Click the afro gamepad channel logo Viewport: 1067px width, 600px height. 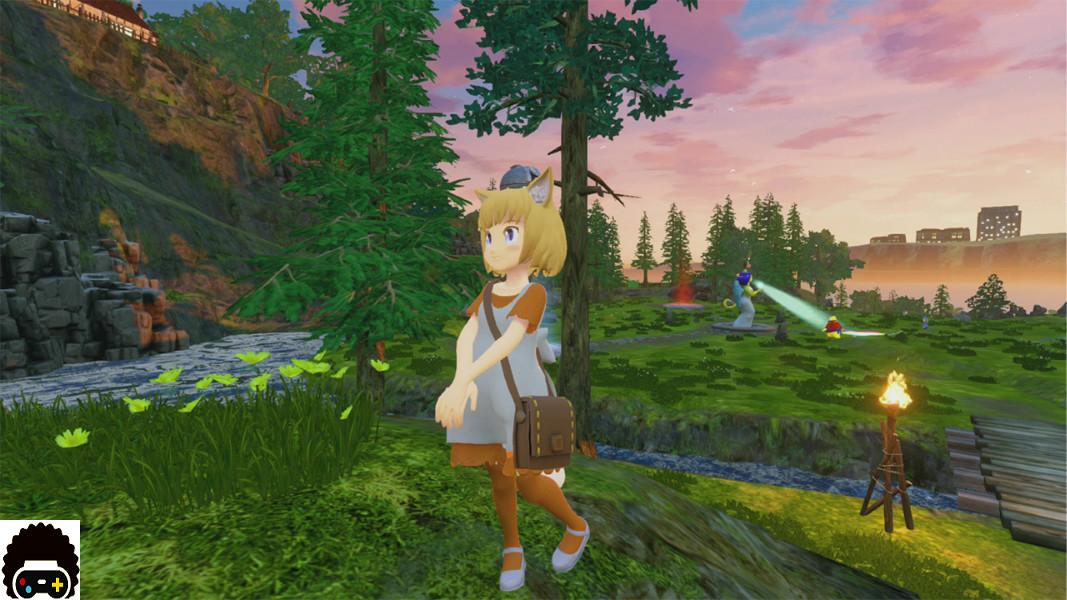(x=40, y=560)
